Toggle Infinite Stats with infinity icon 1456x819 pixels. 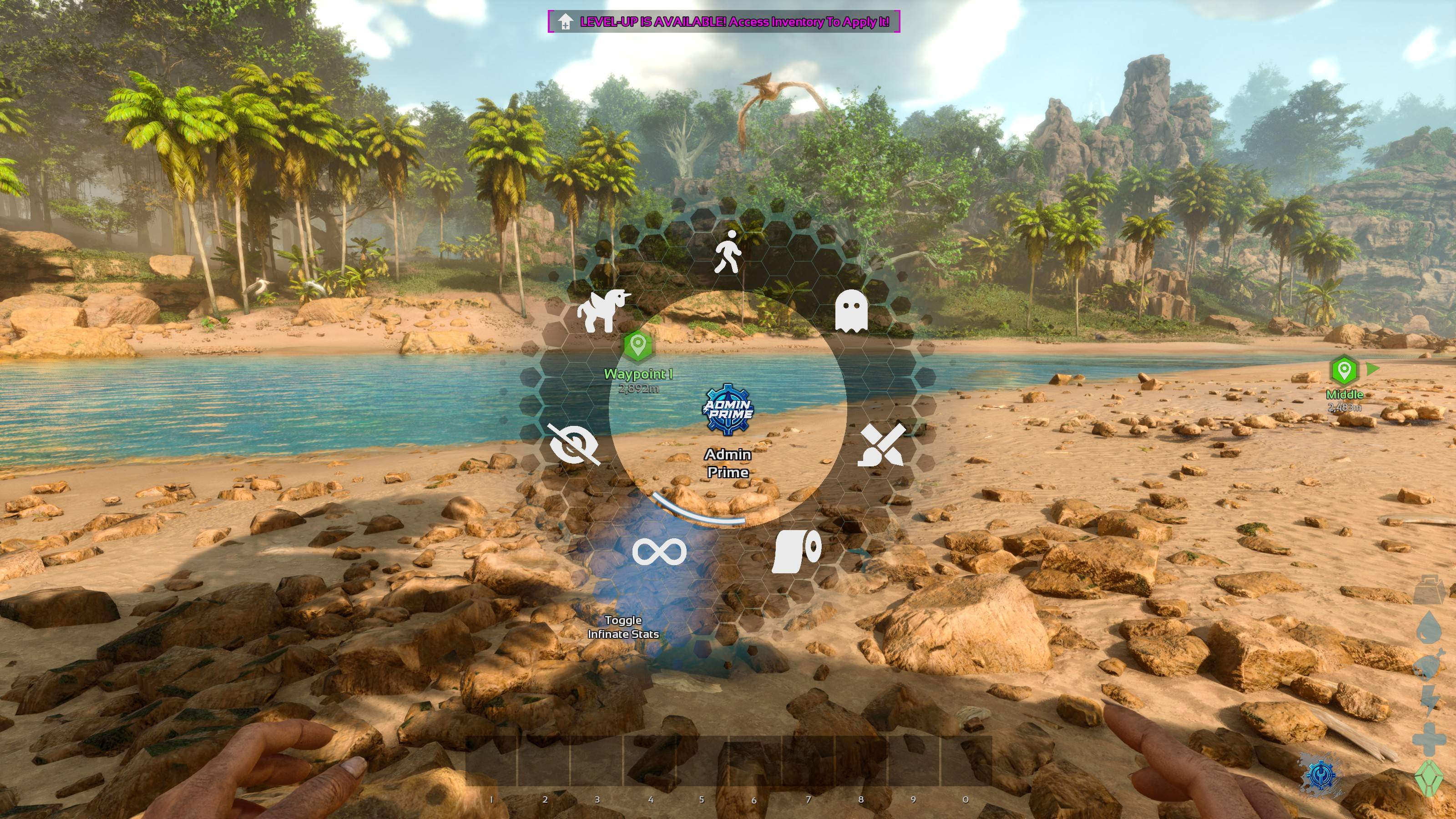[x=659, y=551]
